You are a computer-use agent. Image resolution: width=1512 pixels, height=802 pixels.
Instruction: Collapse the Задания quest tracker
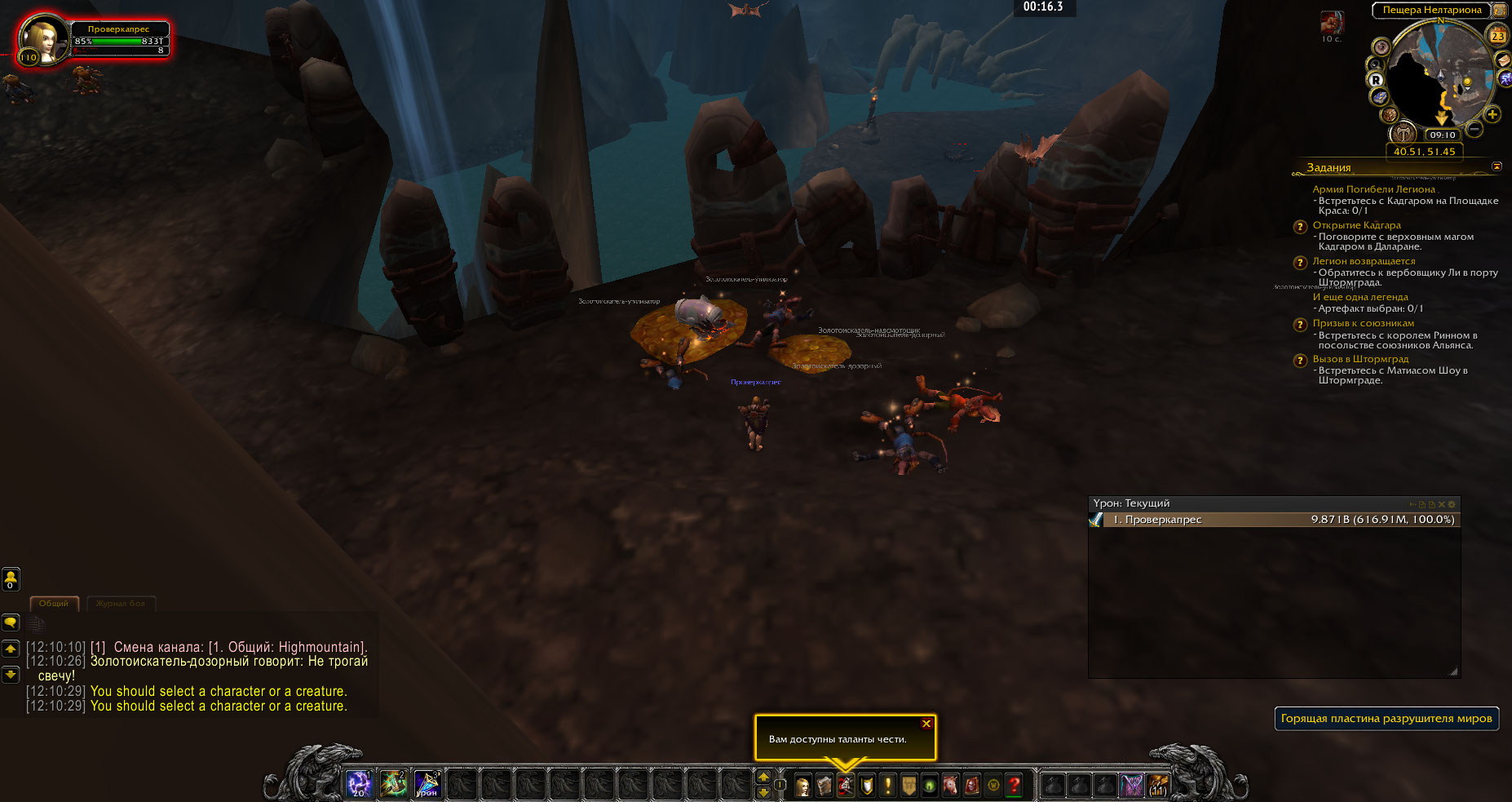[1497, 166]
